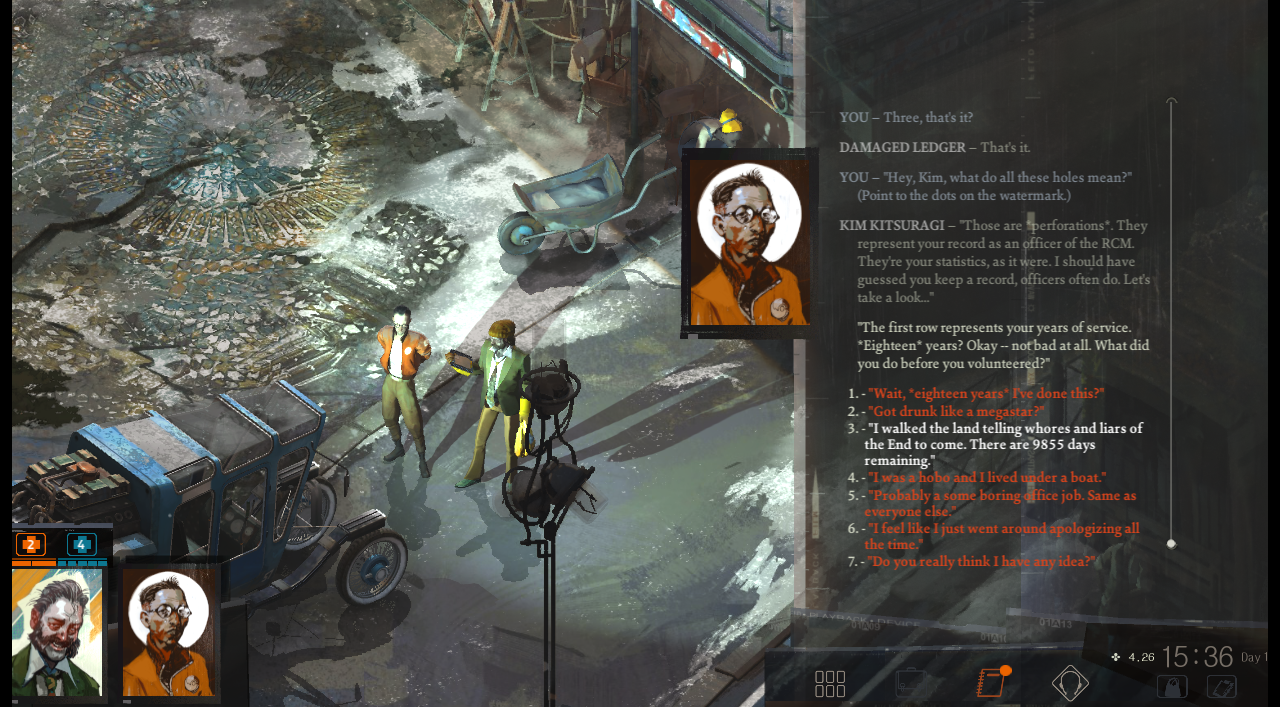Open the Thought Cabinet head icon
This screenshot has width=1280, height=707.
(1070, 684)
